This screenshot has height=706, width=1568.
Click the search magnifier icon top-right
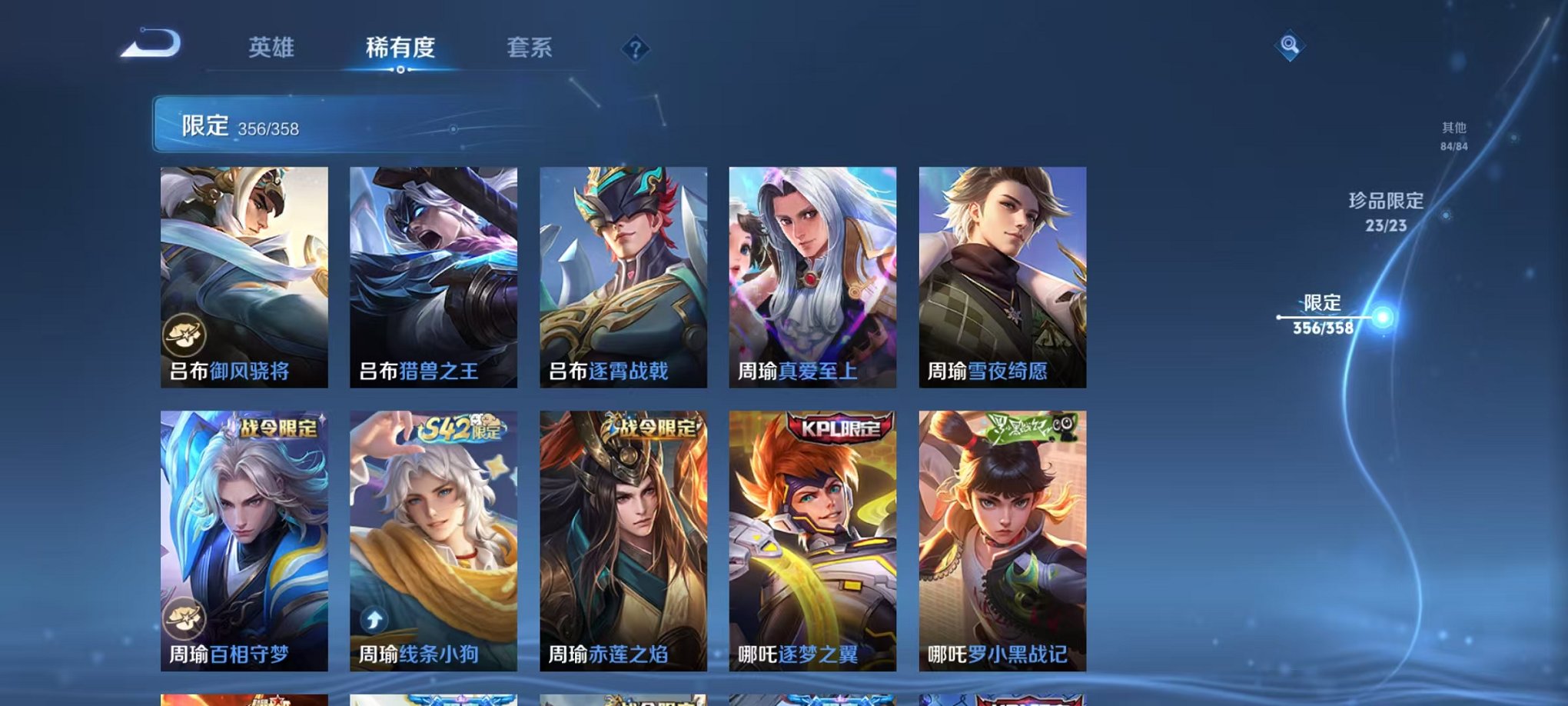1292,46
